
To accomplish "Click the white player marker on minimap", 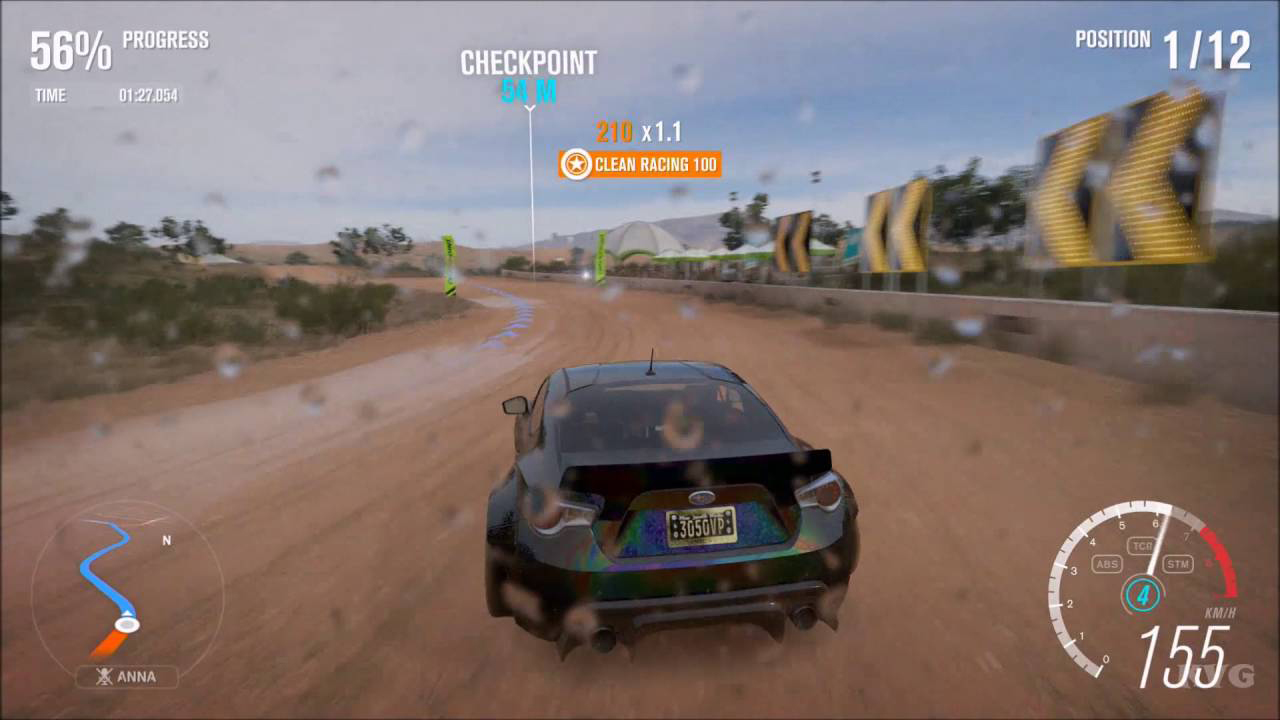I will pos(127,625).
